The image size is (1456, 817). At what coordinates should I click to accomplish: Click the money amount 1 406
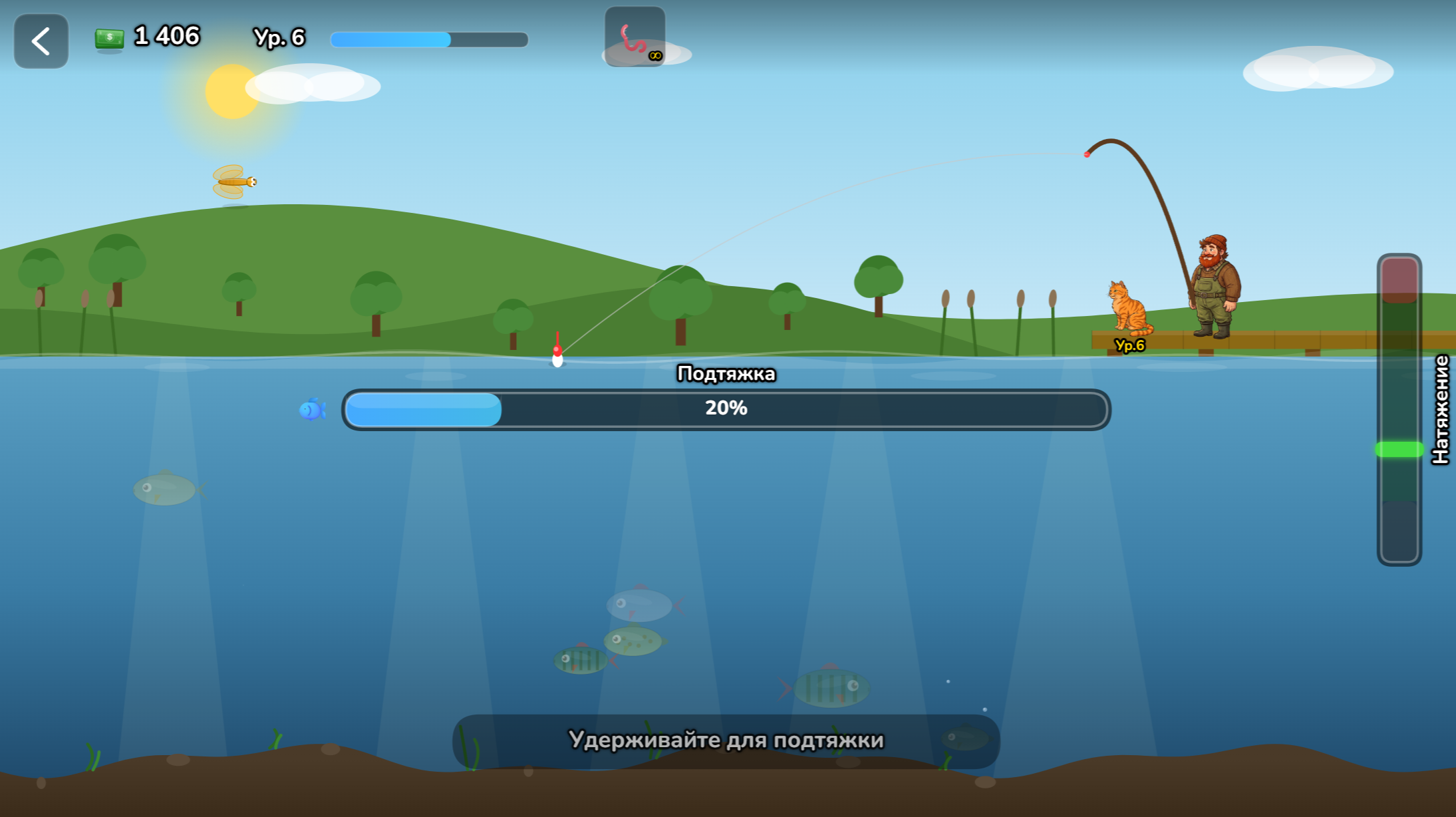165,37
